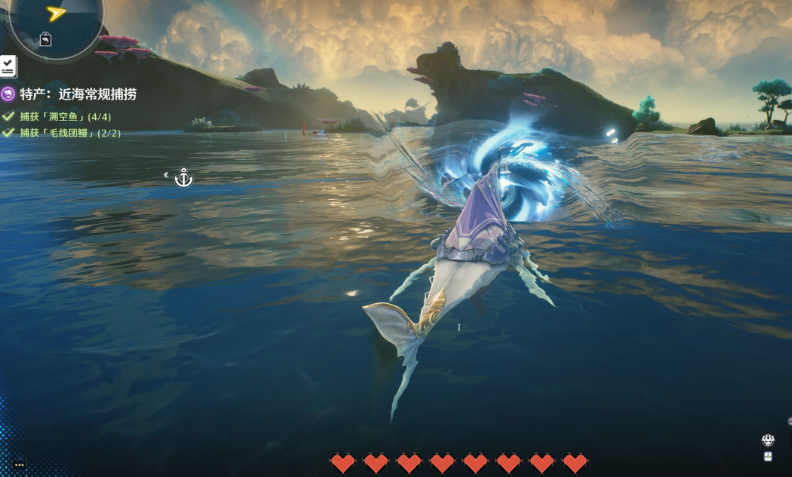Click the bag marker on the minimap

tap(46, 40)
